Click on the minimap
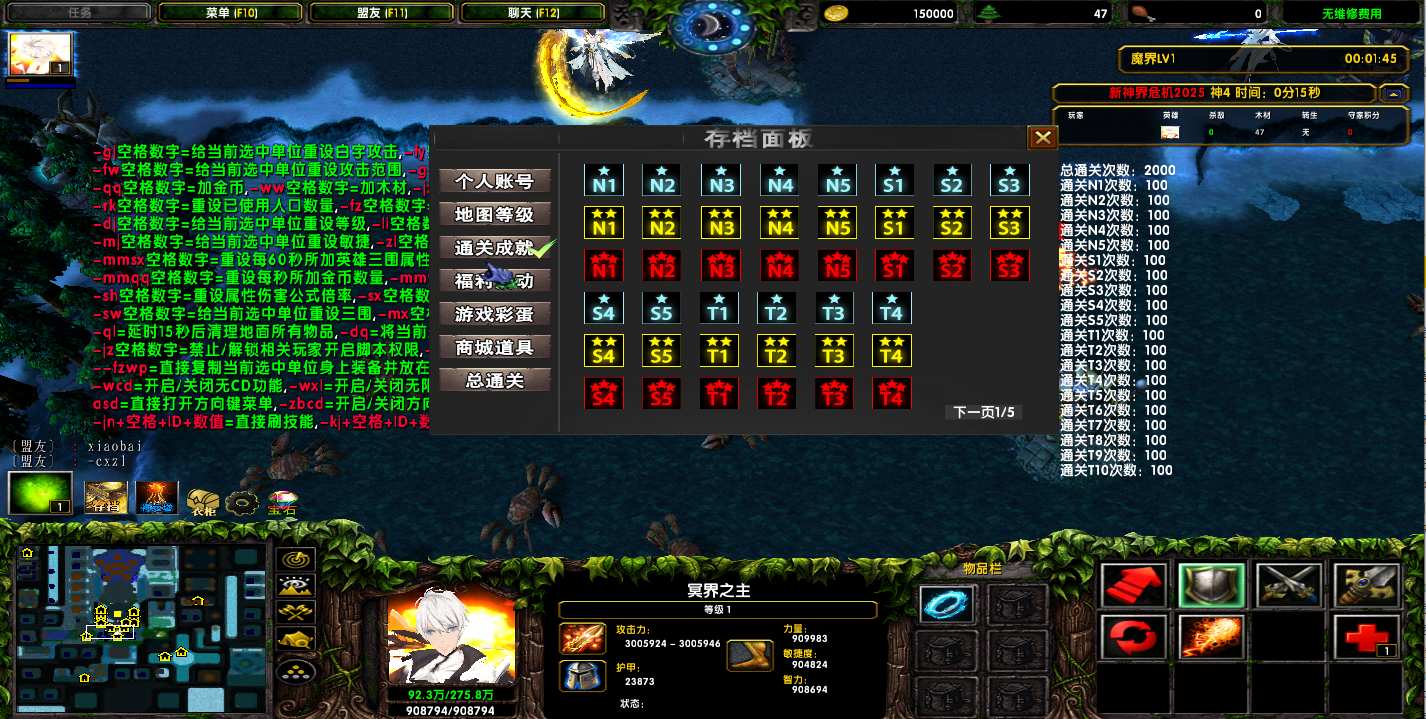The height and width of the screenshot is (719, 1426). pos(140,627)
